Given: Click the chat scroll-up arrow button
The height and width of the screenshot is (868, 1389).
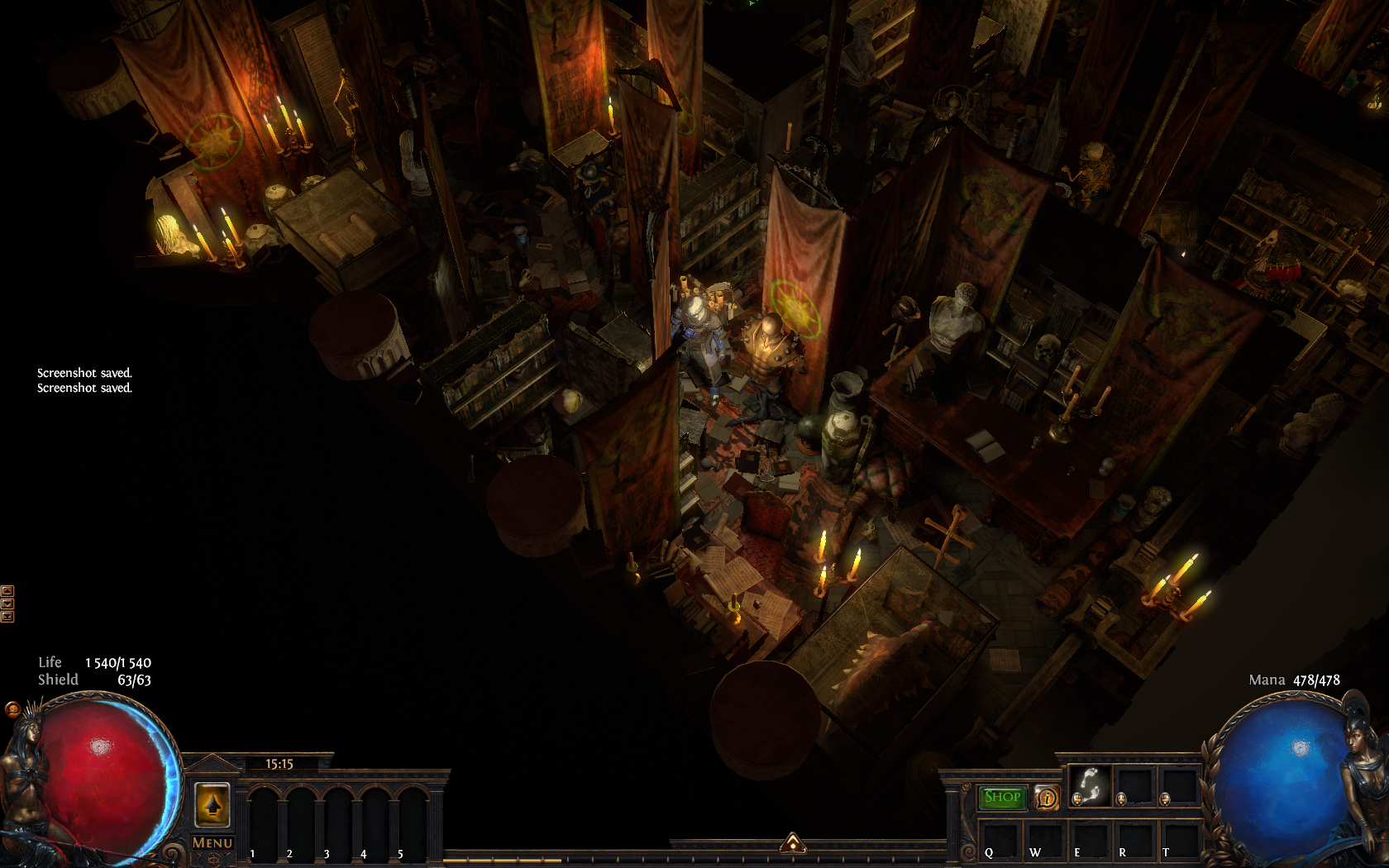Looking at the screenshot, I should [x=7, y=591].
